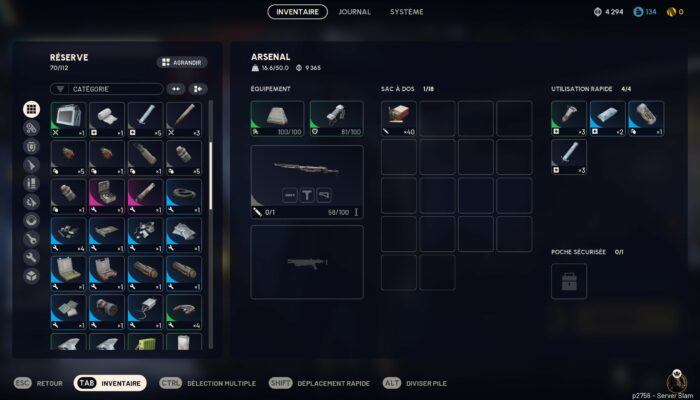
Task: Open the Système tab
Action: tap(407, 12)
